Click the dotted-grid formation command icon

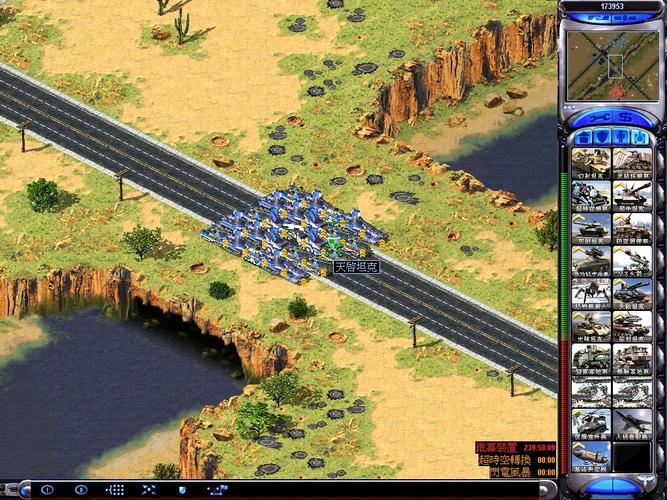click(x=115, y=490)
